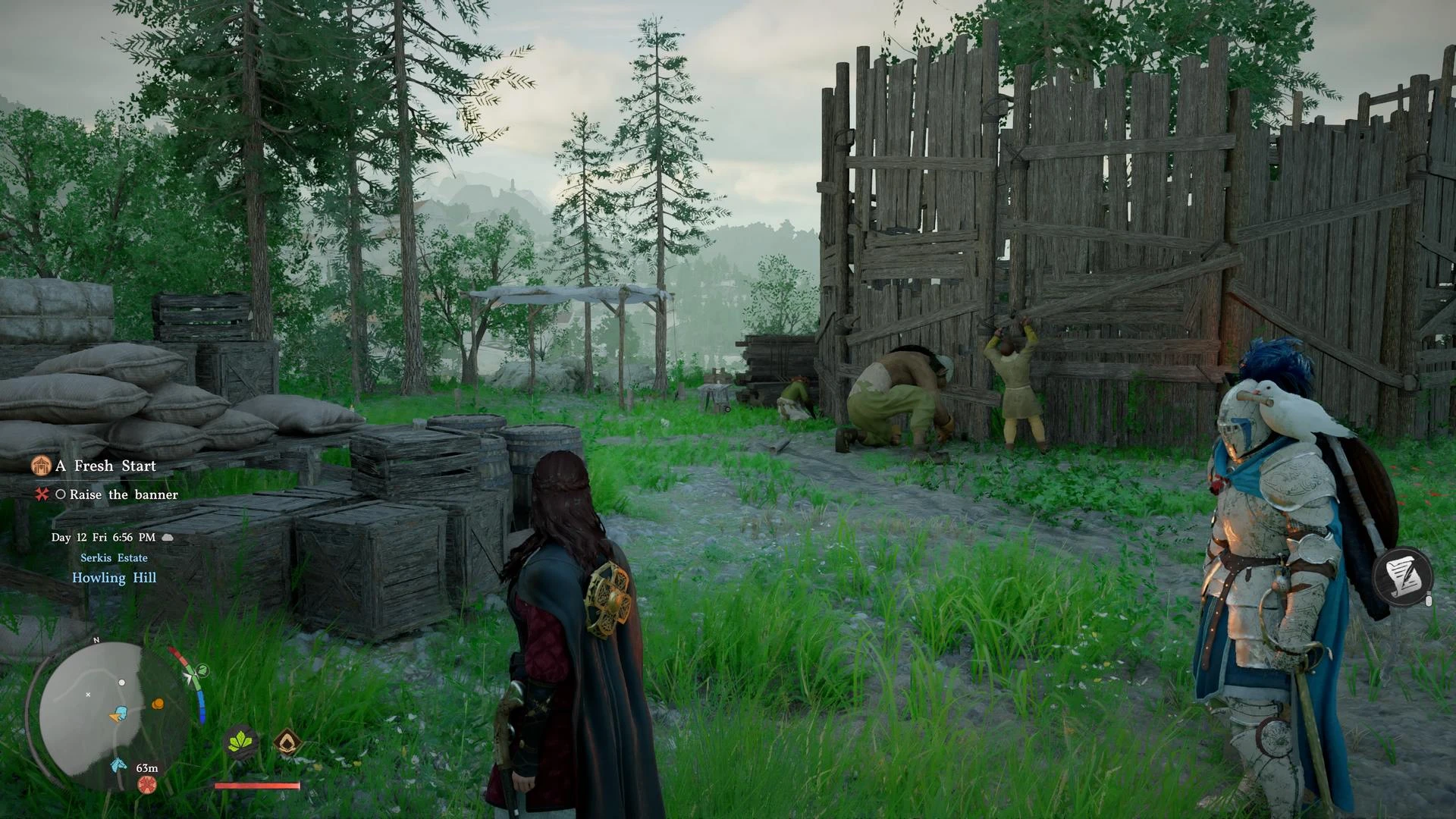Select the Raise the banner objective
1456x819 pixels.
[x=124, y=494]
